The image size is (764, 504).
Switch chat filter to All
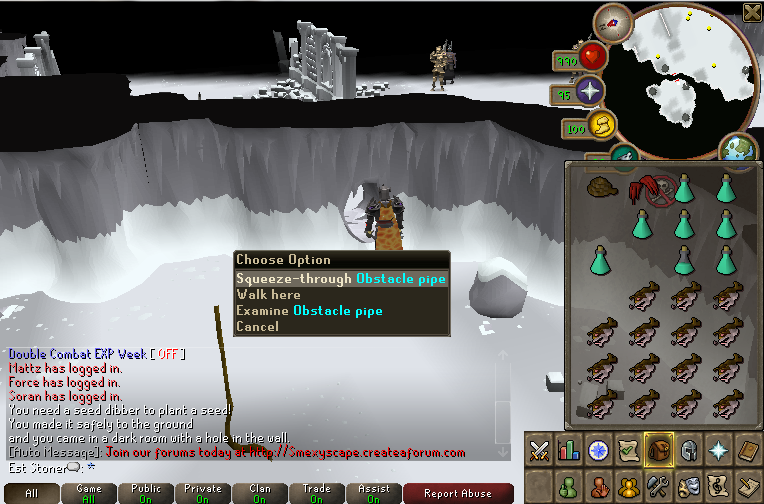tap(32, 493)
